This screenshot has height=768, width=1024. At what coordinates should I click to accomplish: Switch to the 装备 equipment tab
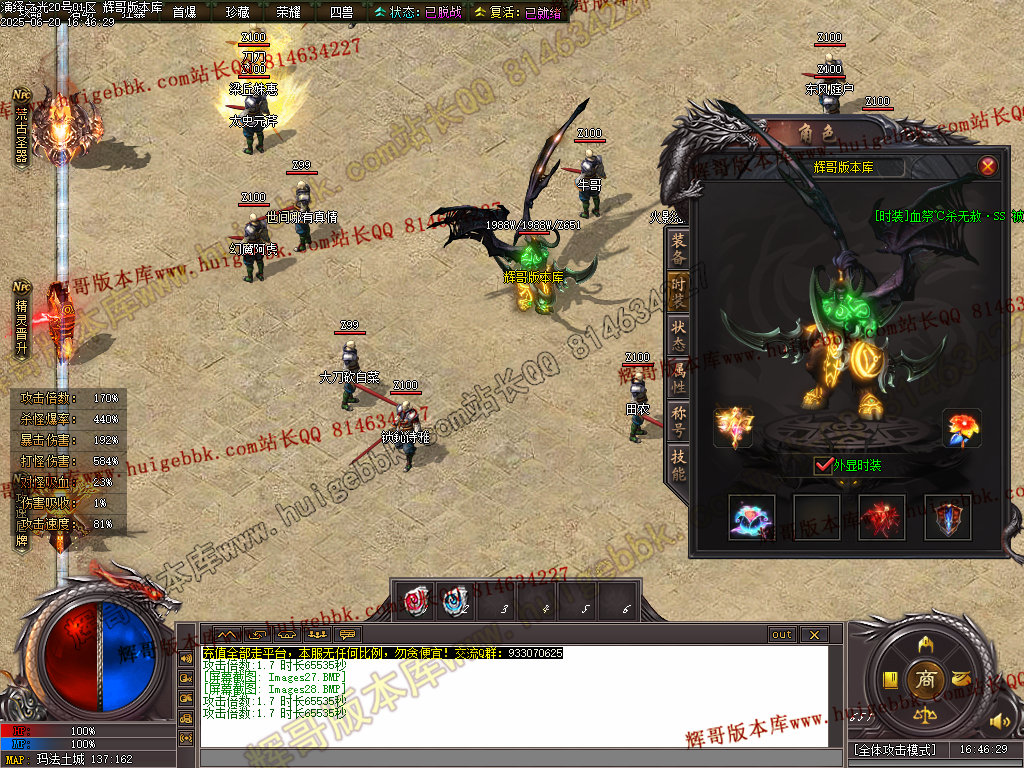click(679, 250)
